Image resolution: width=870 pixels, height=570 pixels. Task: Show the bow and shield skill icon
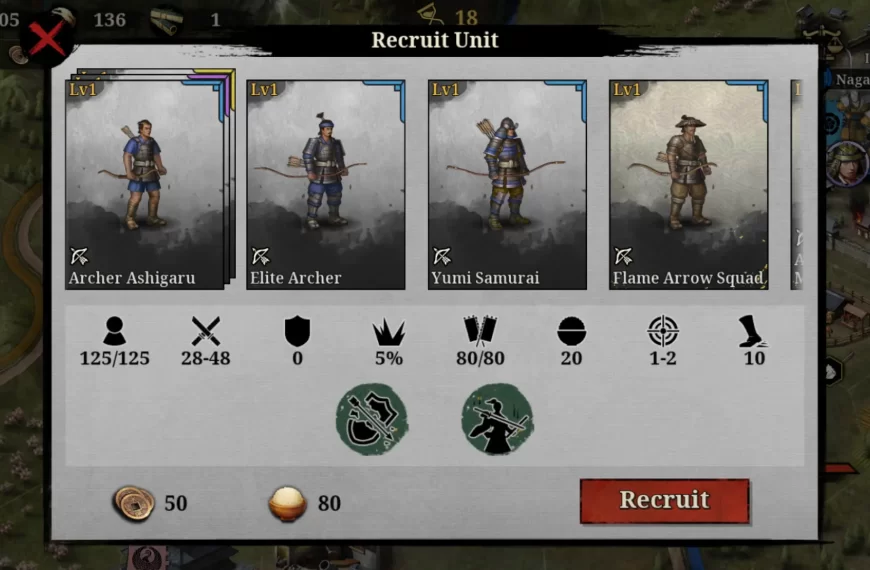372,419
